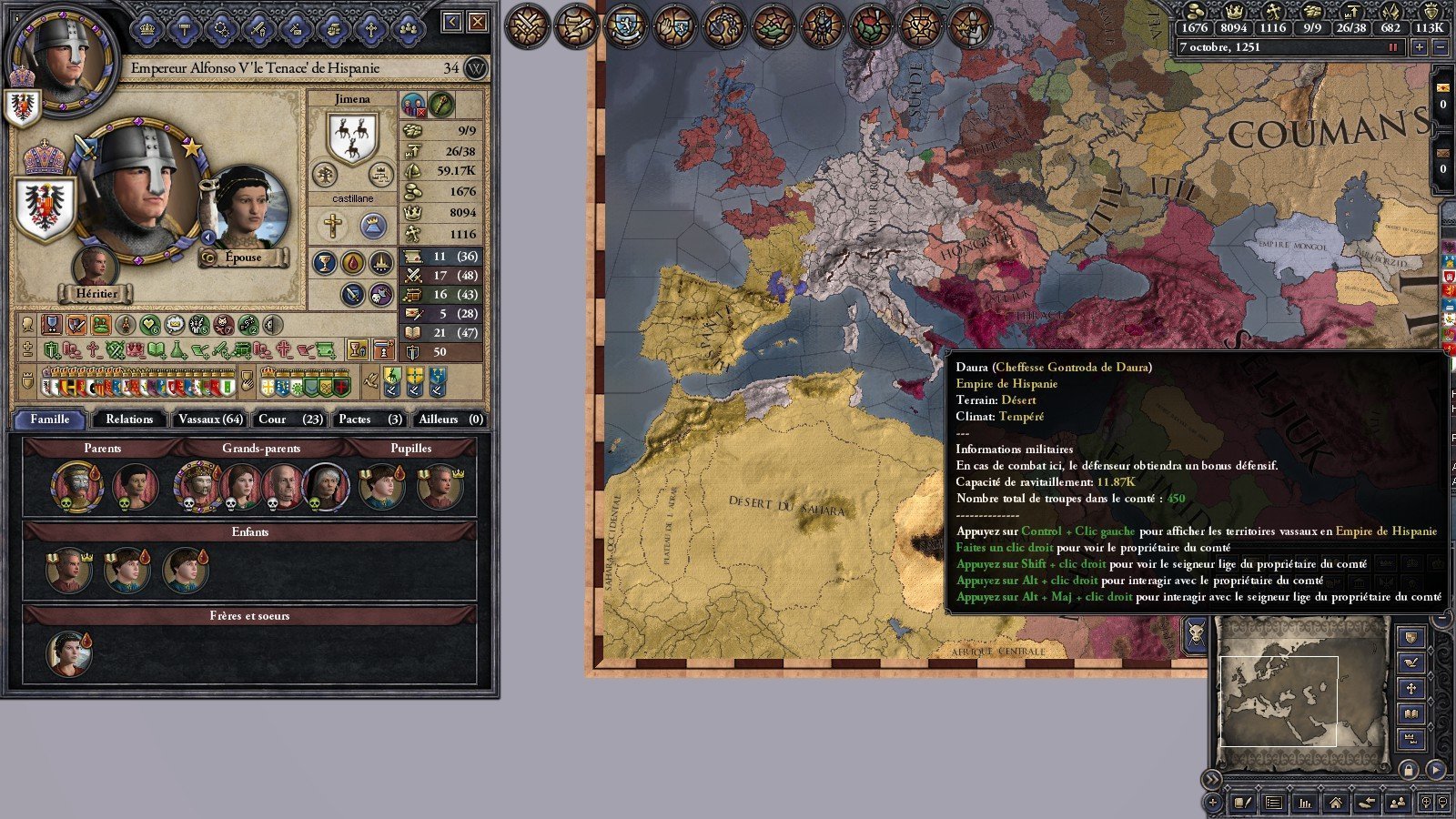Select the Héritier heir portrait
Image resolution: width=1456 pixels, height=819 pixels.
click(x=95, y=268)
